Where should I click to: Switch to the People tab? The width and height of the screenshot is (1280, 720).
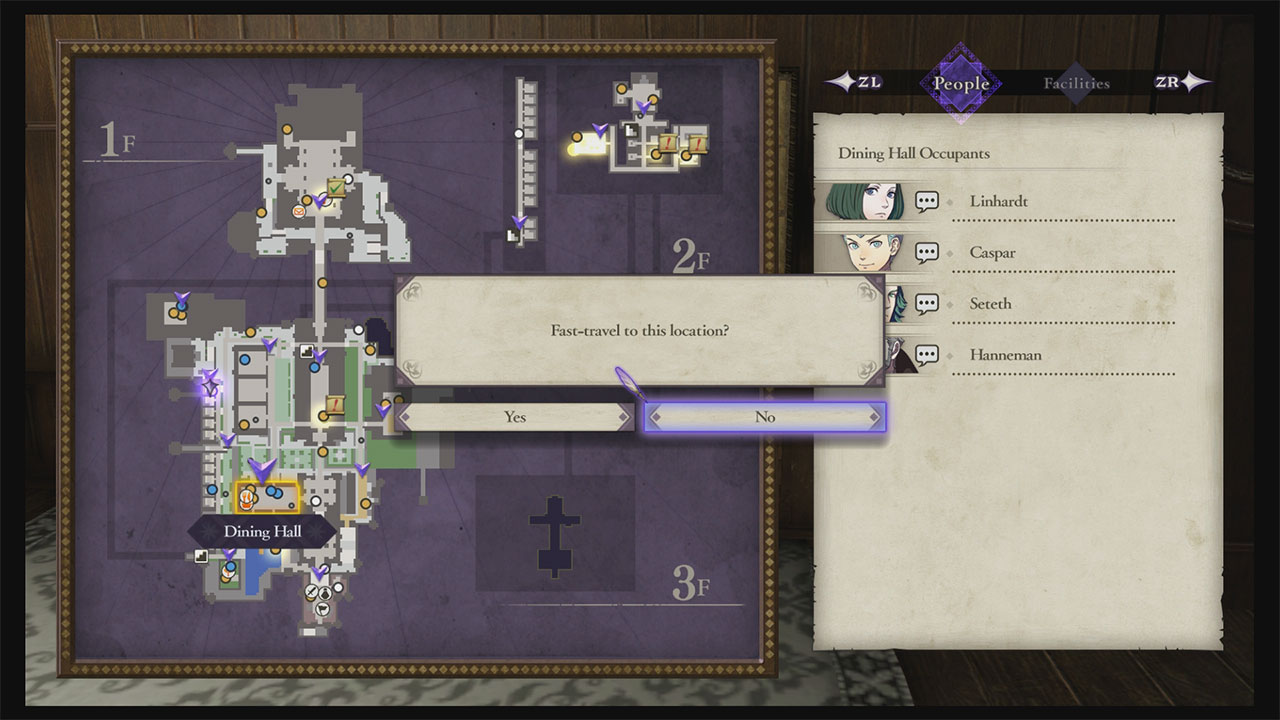(x=960, y=83)
